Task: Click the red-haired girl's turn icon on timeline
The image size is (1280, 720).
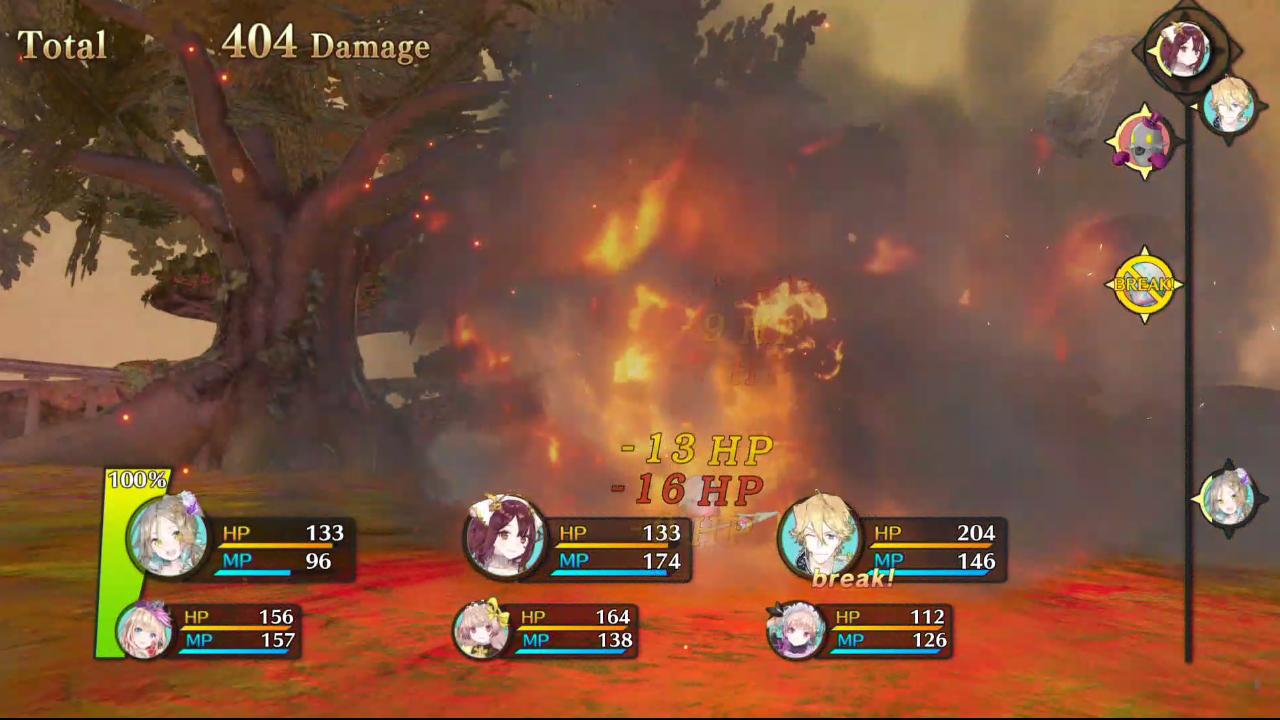Action: (x=1184, y=49)
